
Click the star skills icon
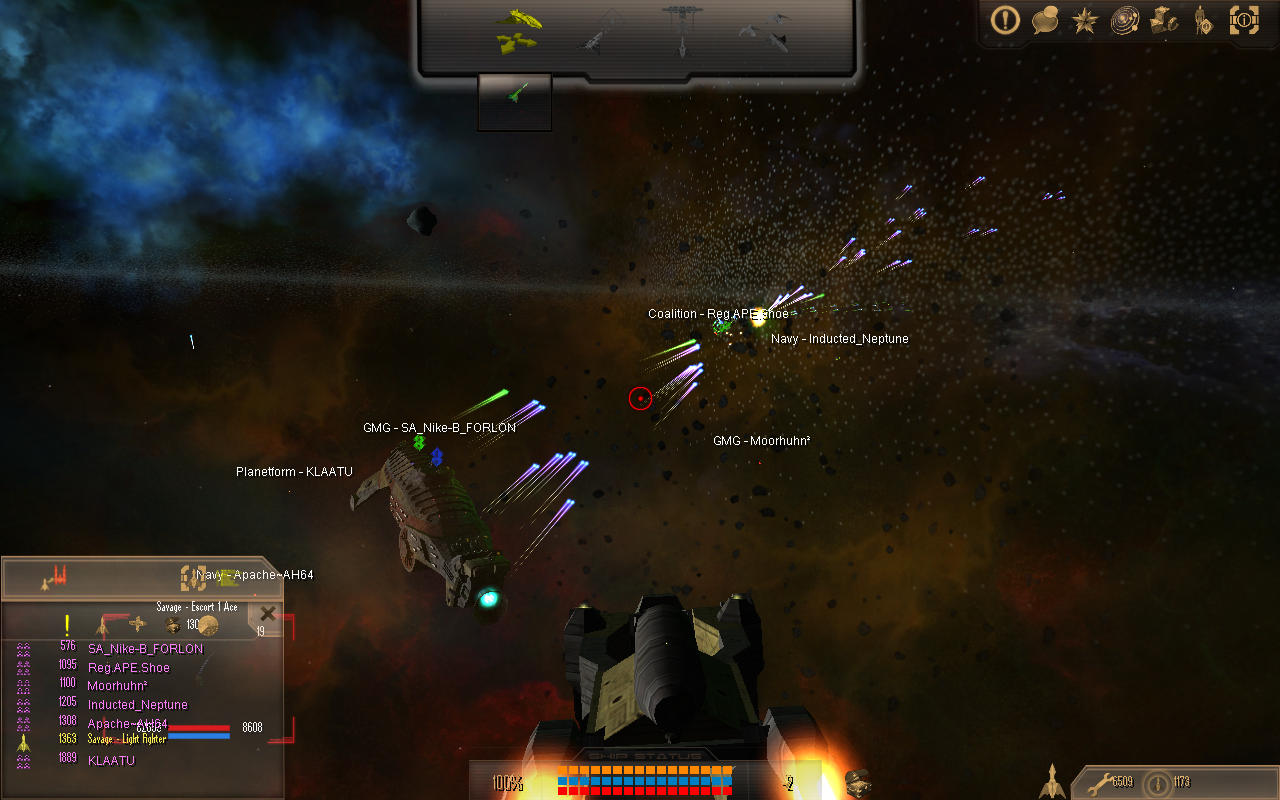click(x=1084, y=20)
